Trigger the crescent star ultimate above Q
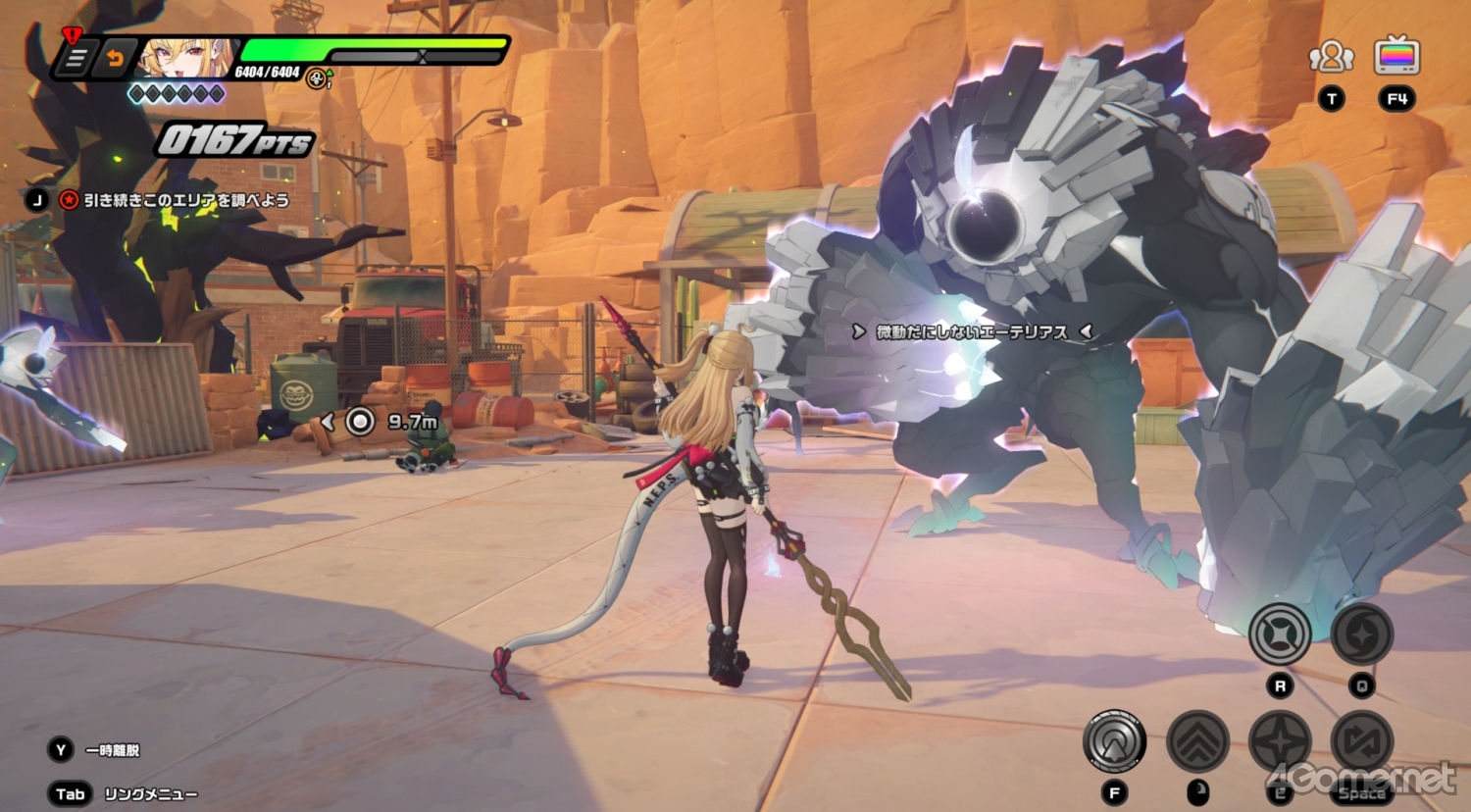The image size is (1471, 812). (1362, 634)
